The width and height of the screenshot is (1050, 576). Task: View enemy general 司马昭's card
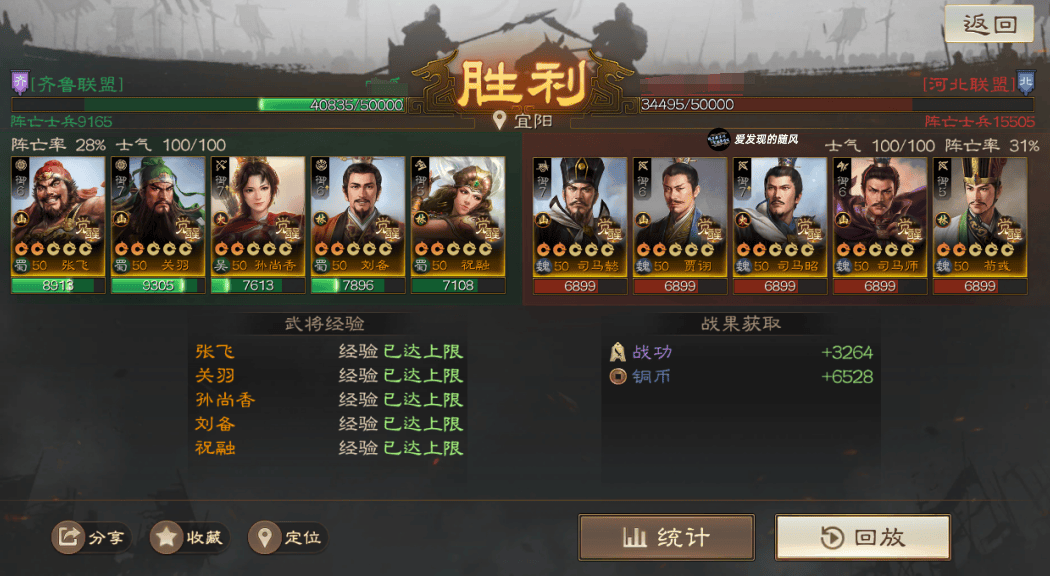[x=780, y=215]
